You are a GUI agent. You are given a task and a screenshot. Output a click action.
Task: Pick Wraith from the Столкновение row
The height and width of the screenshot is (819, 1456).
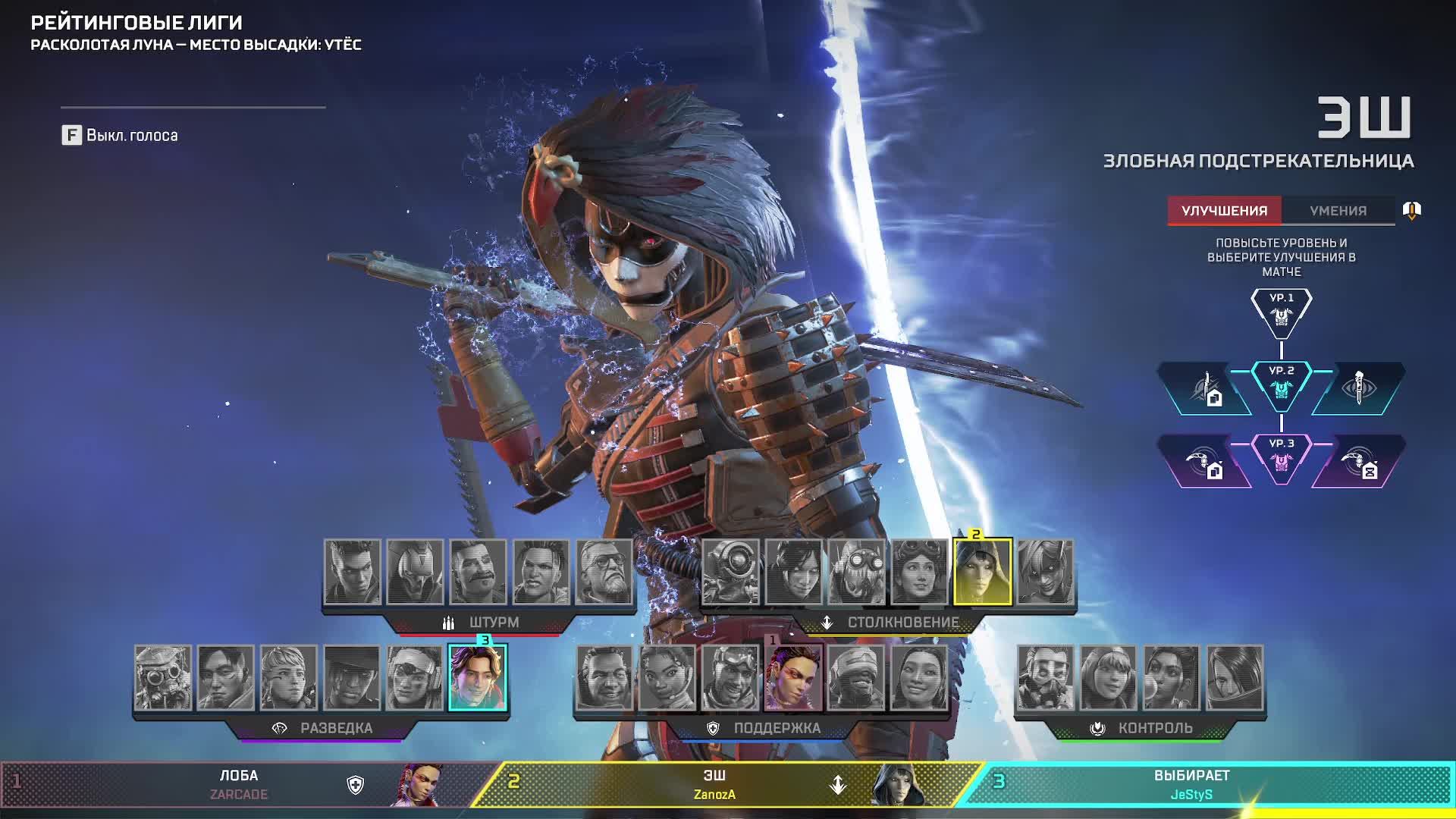pyautogui.click(x=793, y=573)
